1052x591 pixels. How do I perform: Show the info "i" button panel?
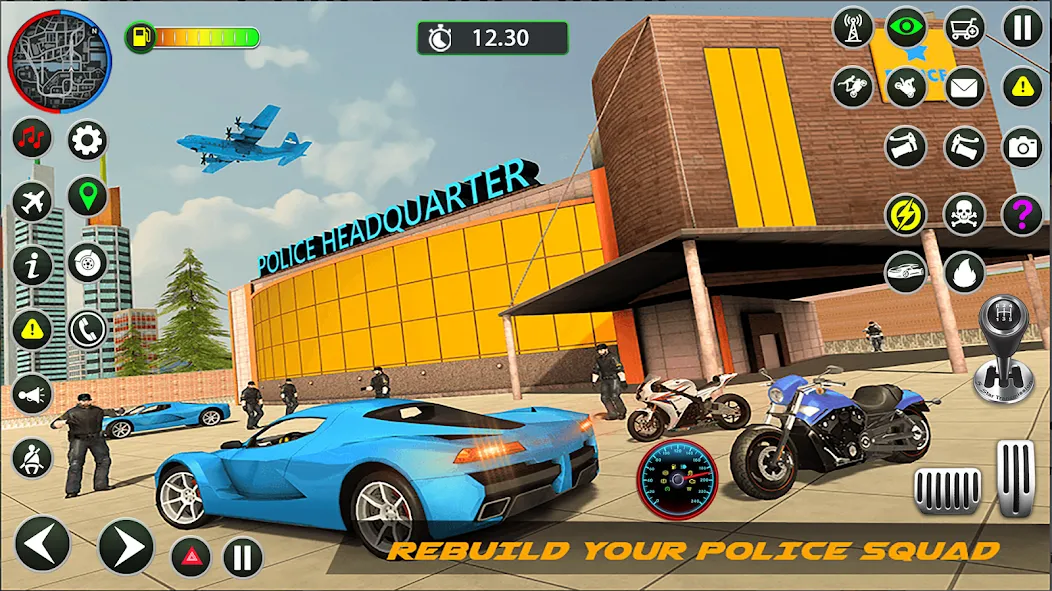[32, 266]
